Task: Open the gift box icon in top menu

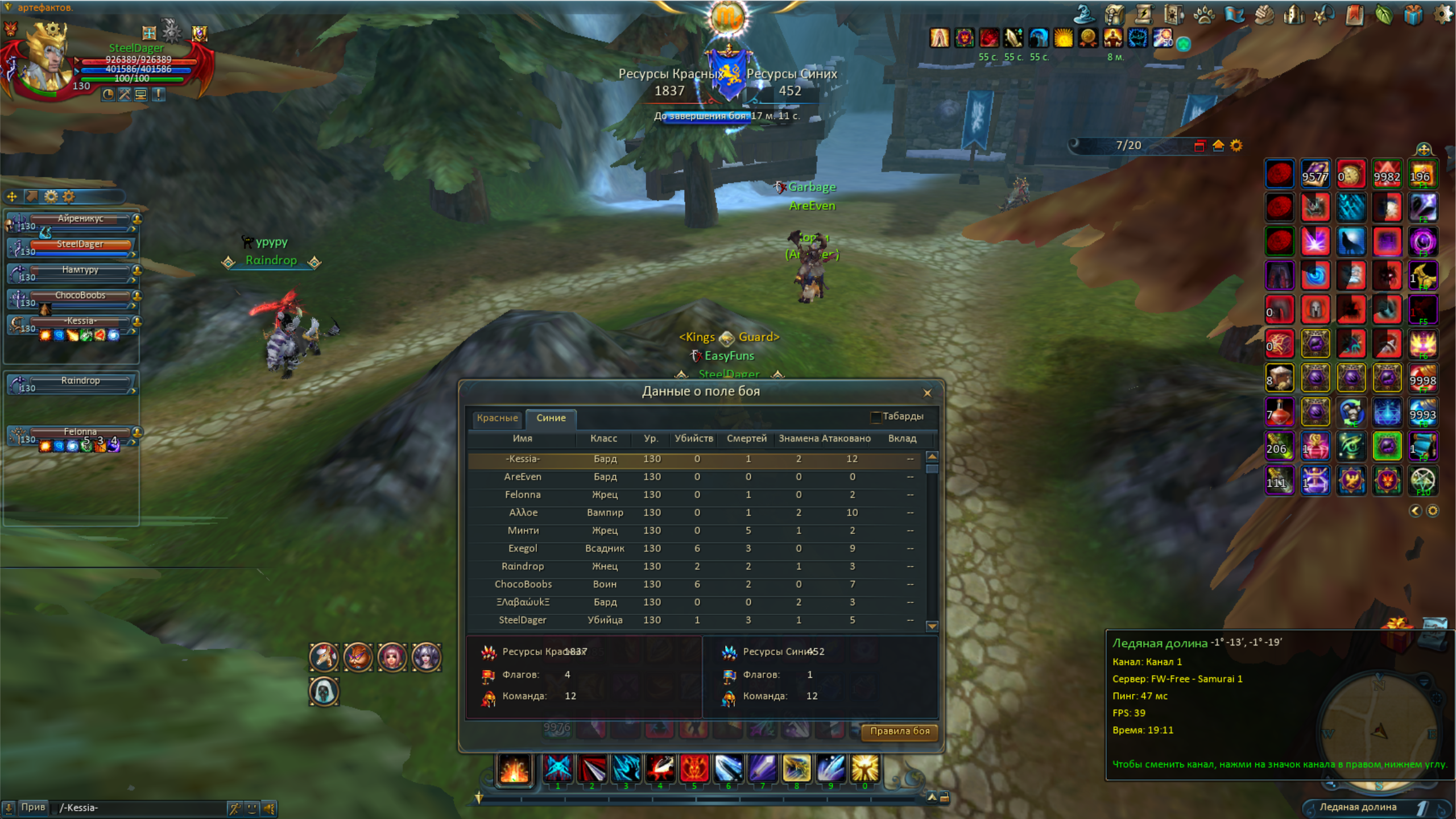Action: click(1413, 15)
